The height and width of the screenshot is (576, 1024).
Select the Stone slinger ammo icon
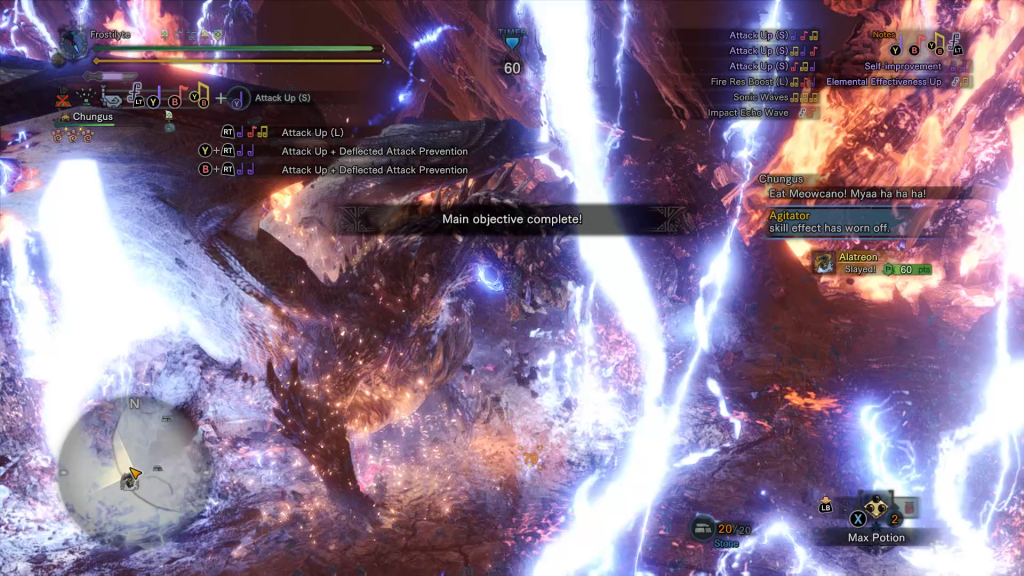(703, 529)
